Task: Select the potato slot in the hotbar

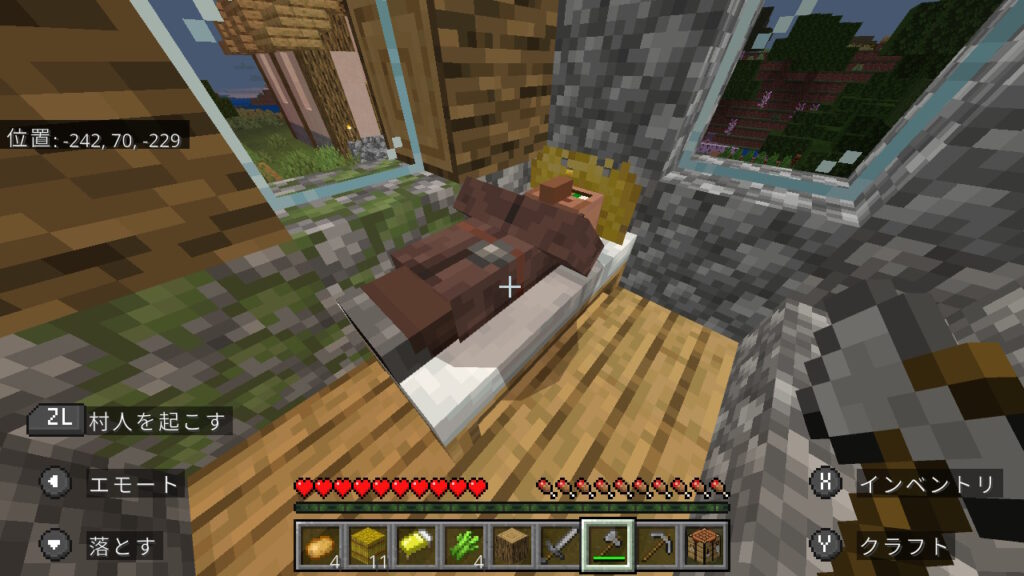Action: [x=320, y=544]
